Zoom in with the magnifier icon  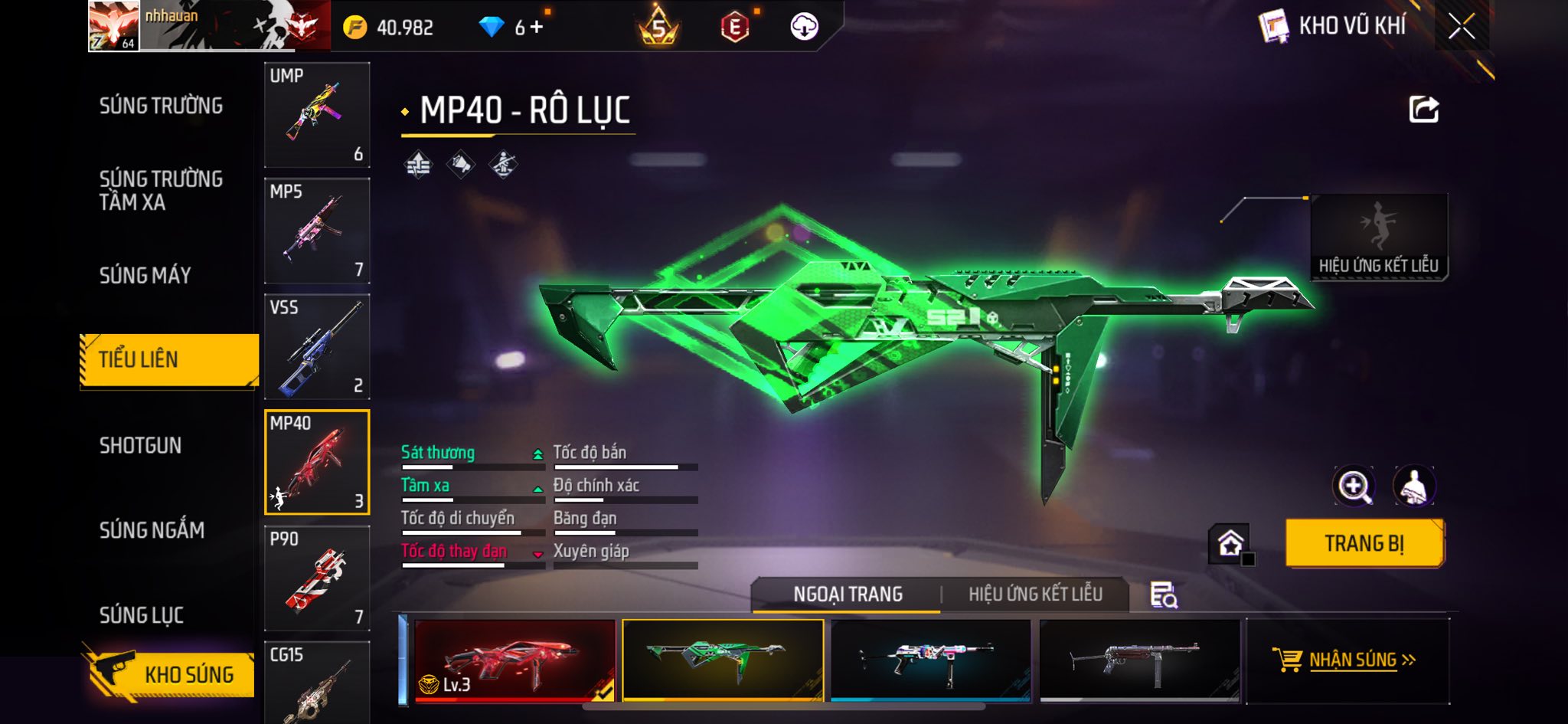pyautogui.click(x=1354, y=486)
